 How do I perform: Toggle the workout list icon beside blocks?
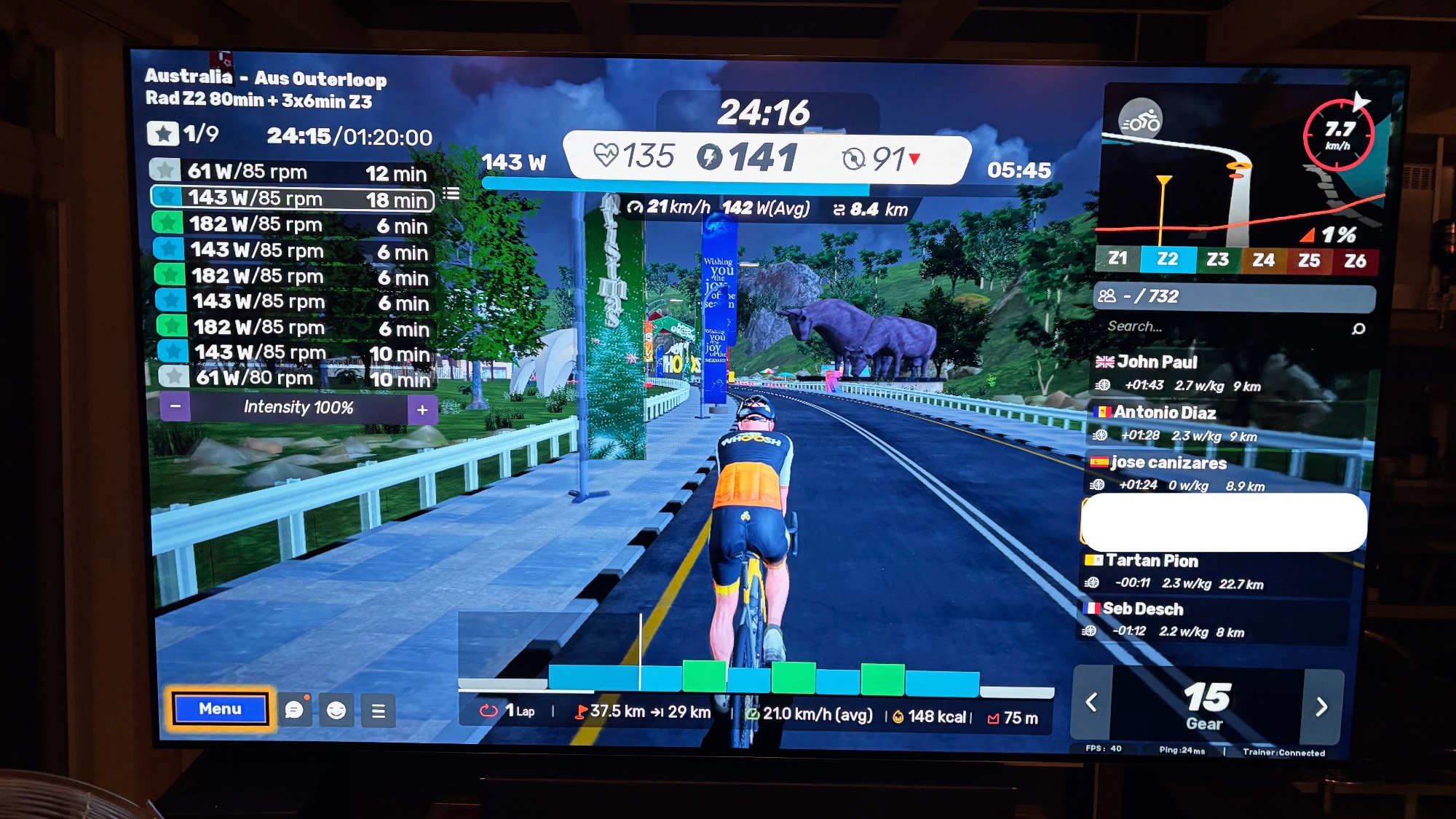click(x=451, y=194)
